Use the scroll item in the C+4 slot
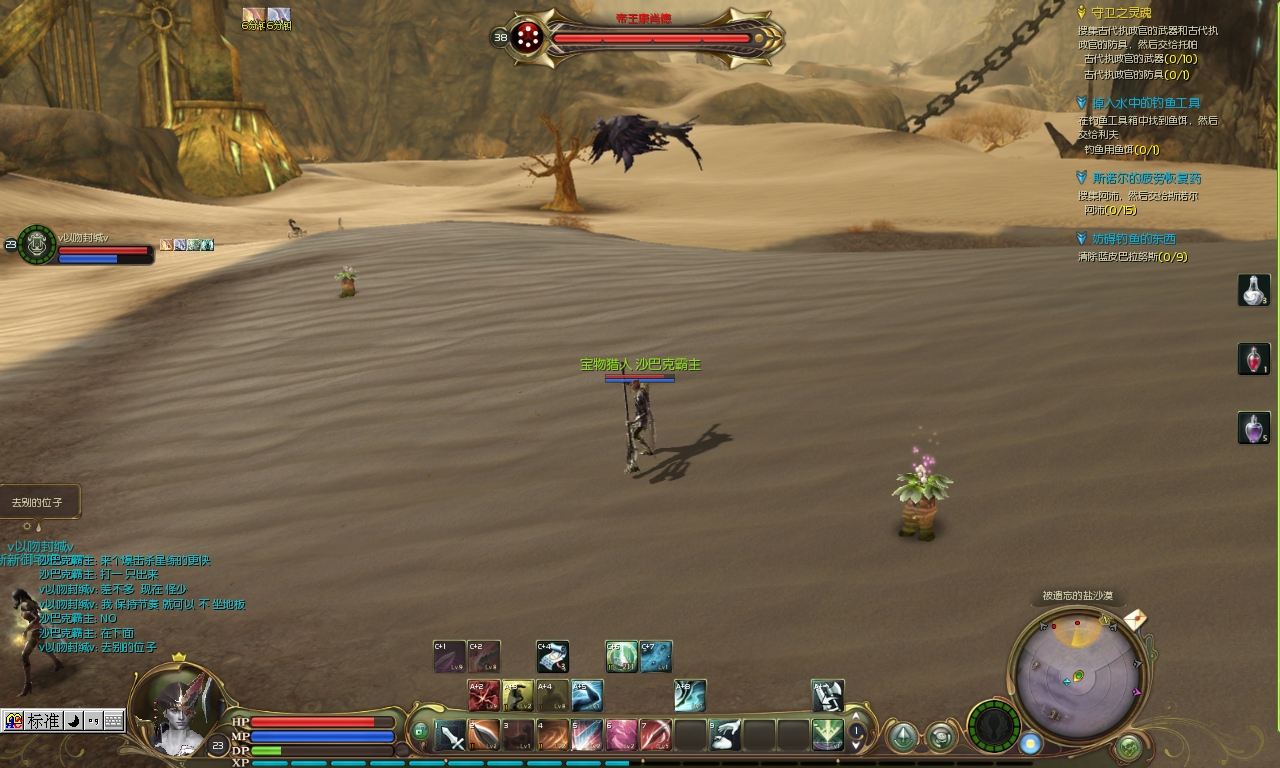Viewport: 1280px width, 768px height. 552,657
